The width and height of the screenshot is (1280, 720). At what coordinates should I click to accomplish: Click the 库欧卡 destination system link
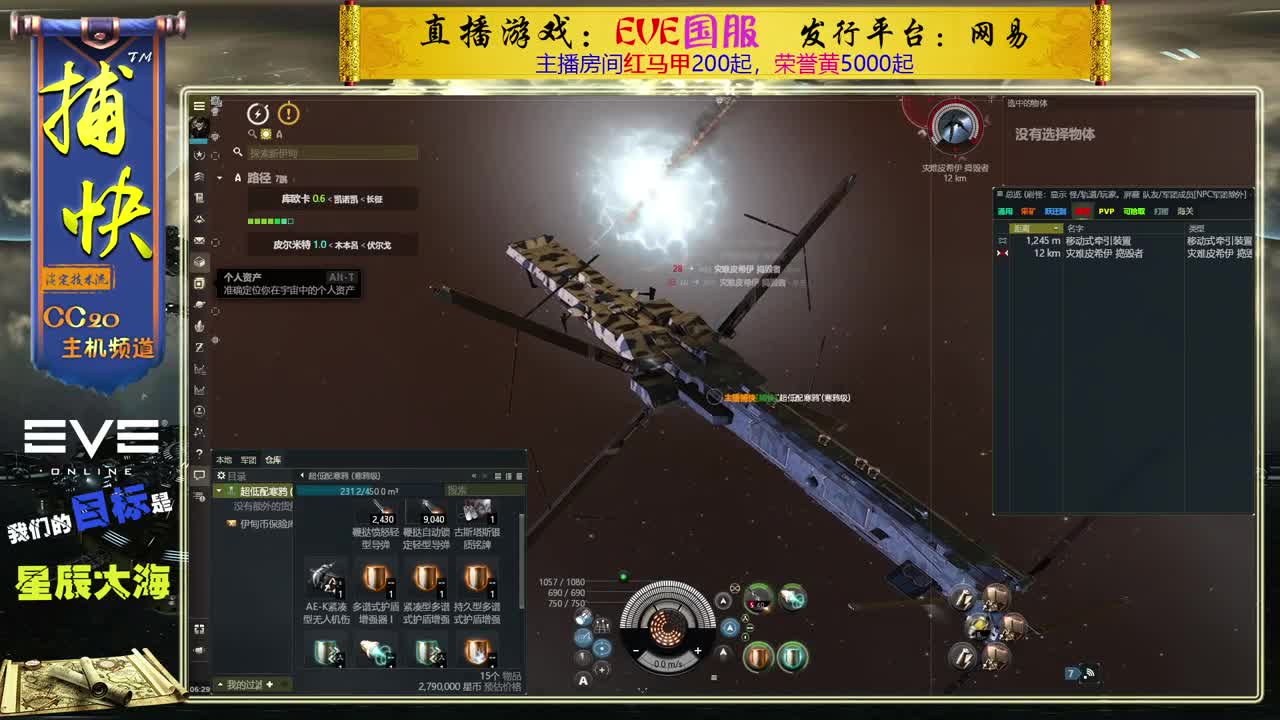click(295, 198)
